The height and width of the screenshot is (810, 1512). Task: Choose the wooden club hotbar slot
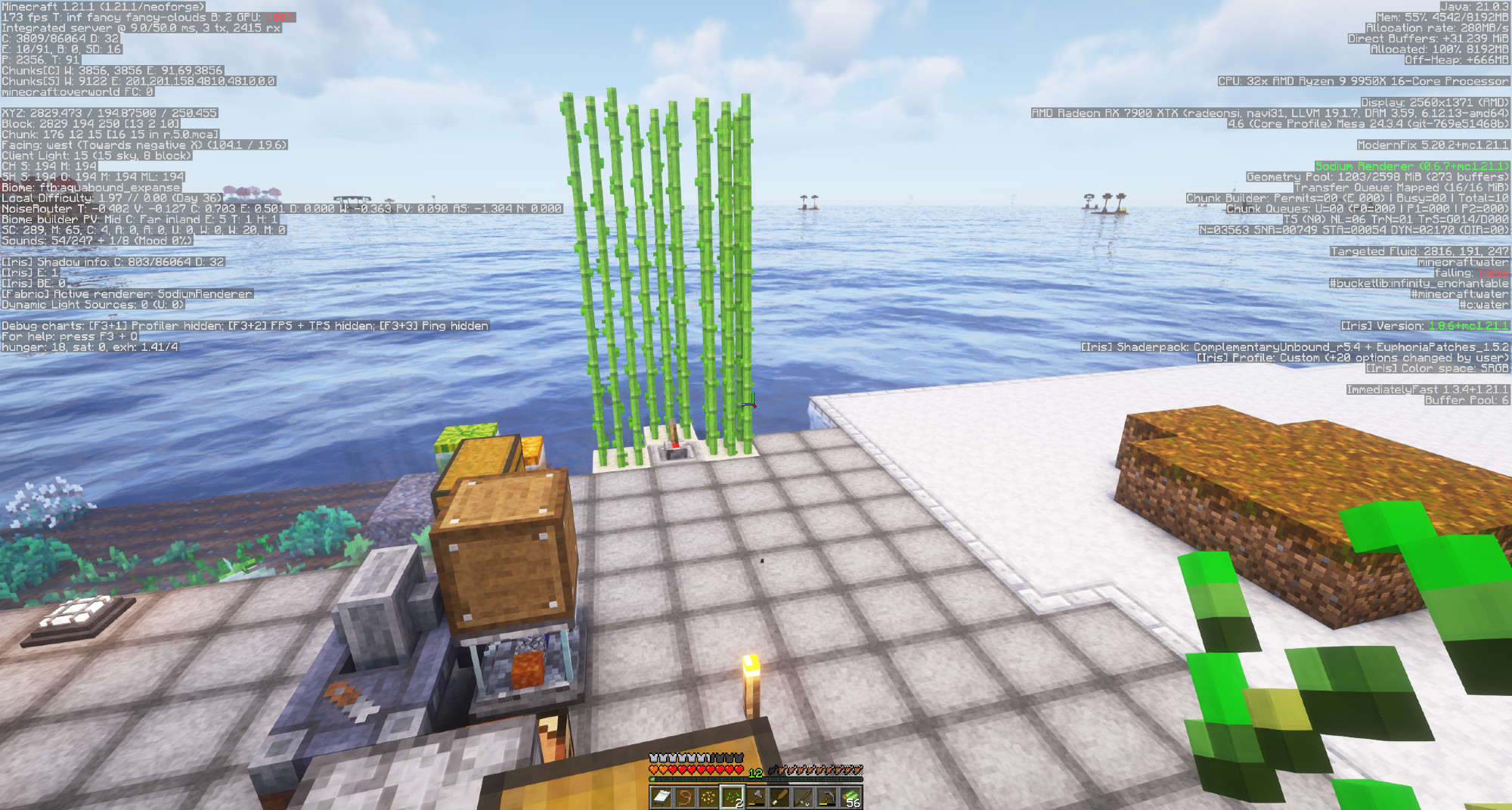coord(779,797)
